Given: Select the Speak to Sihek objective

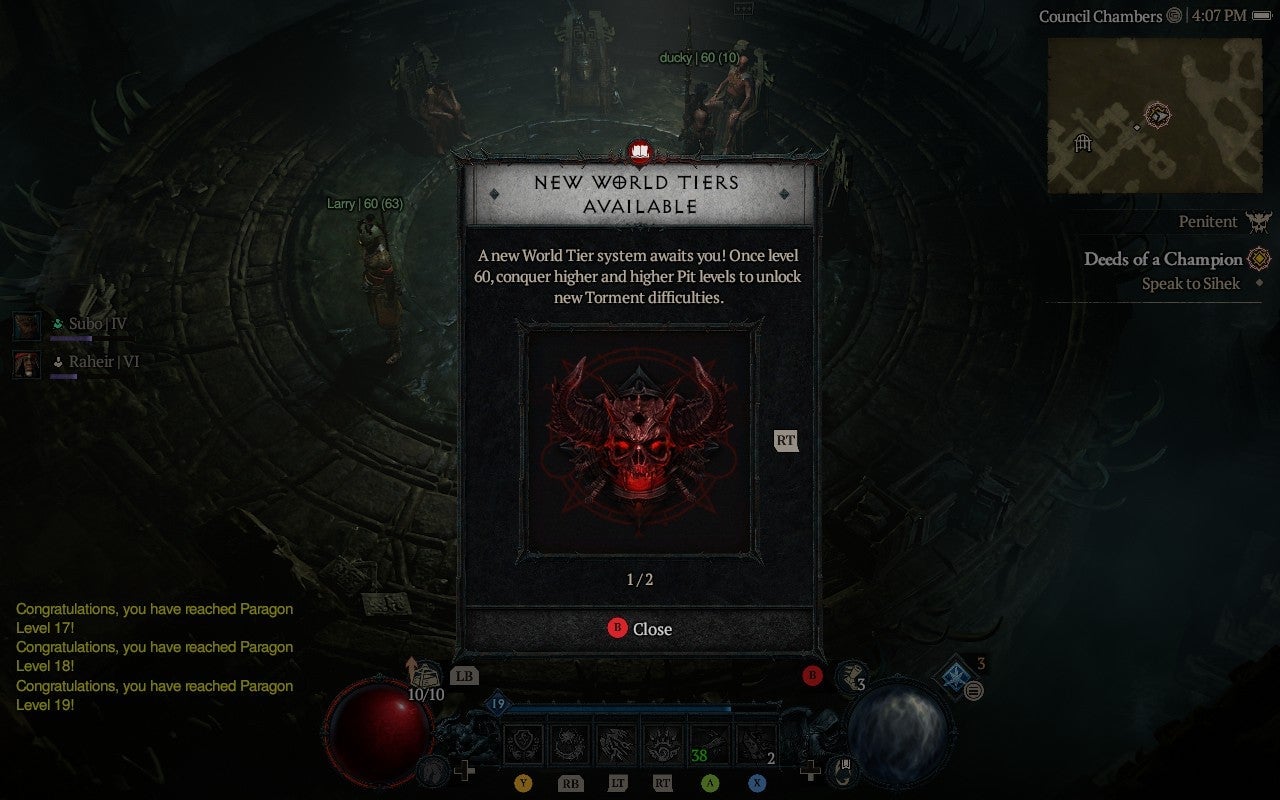Looking at the screenshot, I should coord(1190,283).
